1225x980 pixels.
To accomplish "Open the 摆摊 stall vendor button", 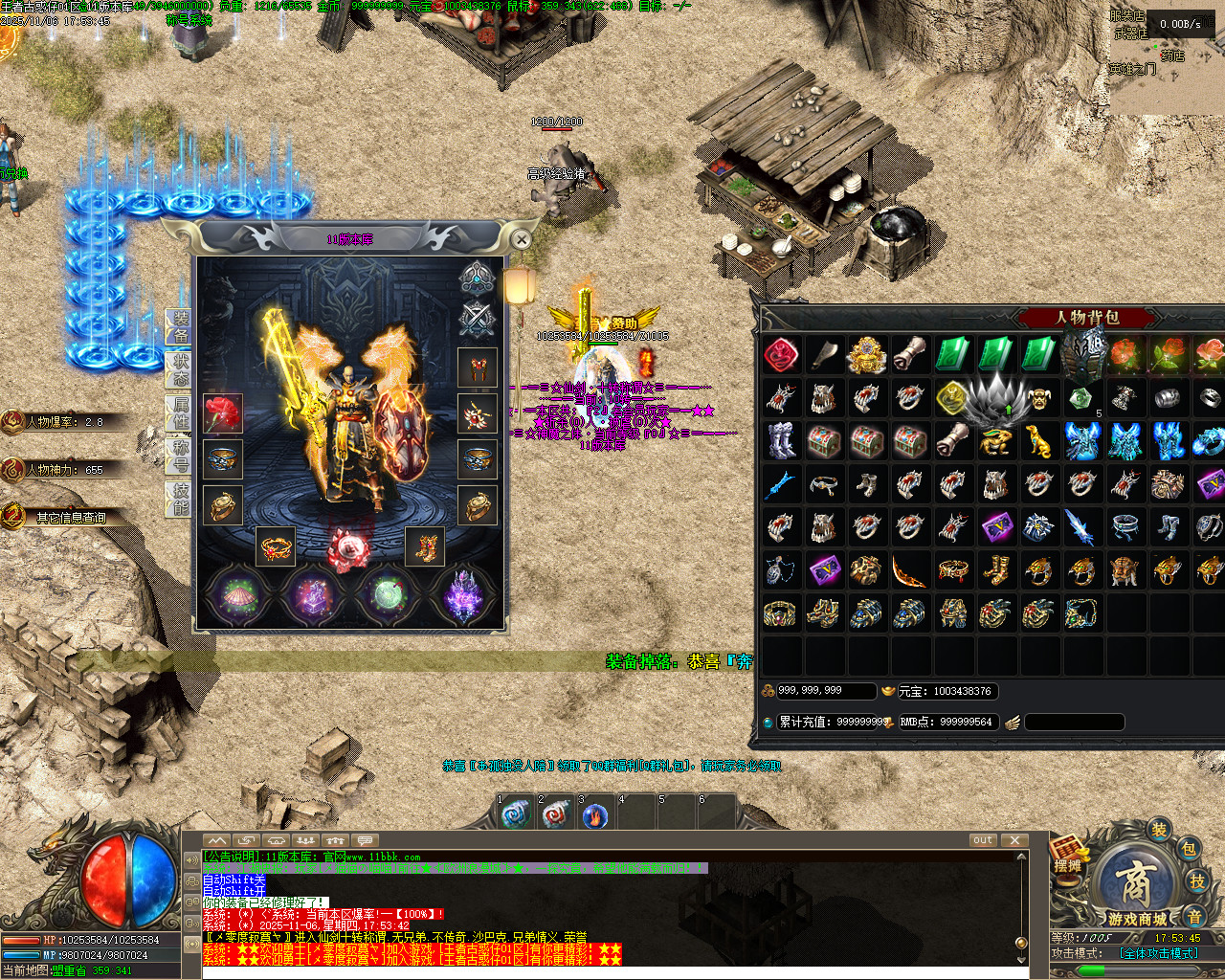I will pos(1068,853).
